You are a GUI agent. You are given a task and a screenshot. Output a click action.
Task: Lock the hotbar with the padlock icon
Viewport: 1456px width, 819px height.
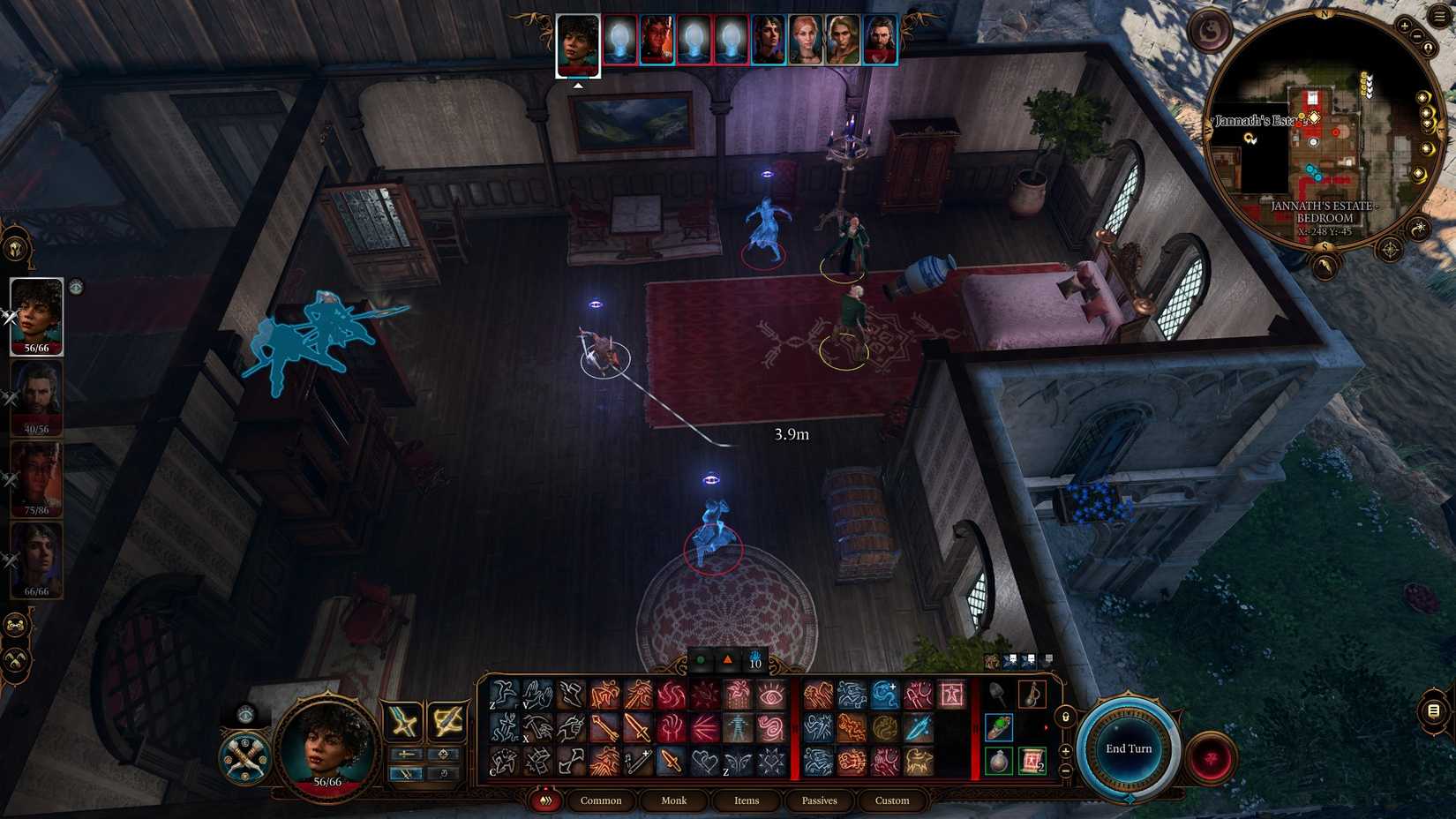(x=1065, y=718)
